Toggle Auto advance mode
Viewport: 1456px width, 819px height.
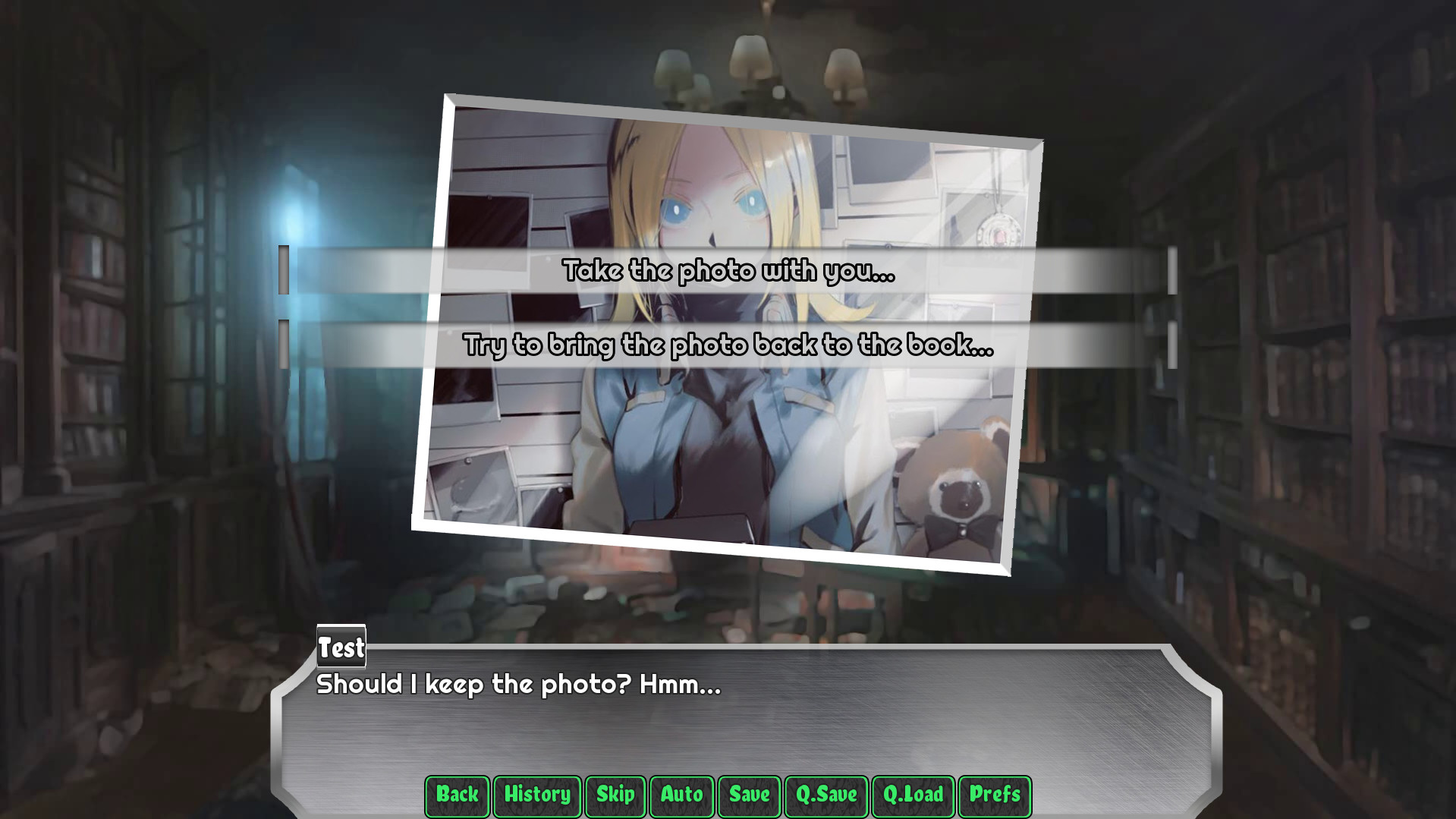[x=681, y=795]
